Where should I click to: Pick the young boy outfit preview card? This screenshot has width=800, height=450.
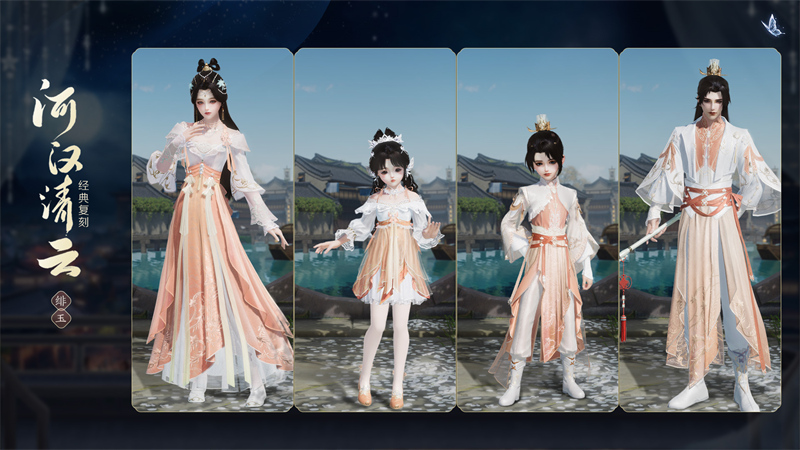pyautogui.click(x=538, y=230)
